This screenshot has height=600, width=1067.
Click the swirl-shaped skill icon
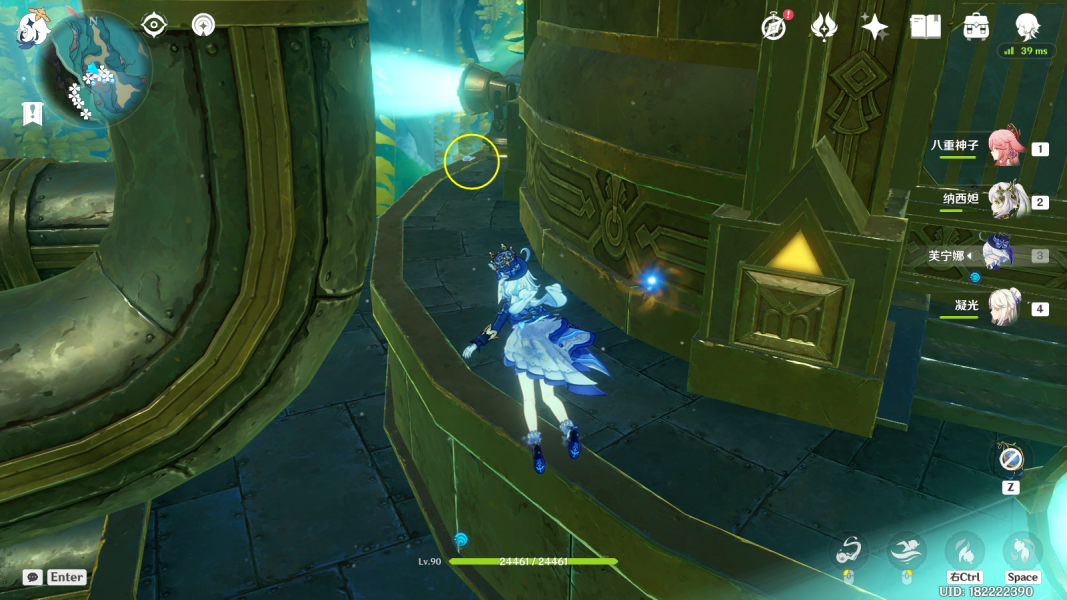[x=850, y=550]
